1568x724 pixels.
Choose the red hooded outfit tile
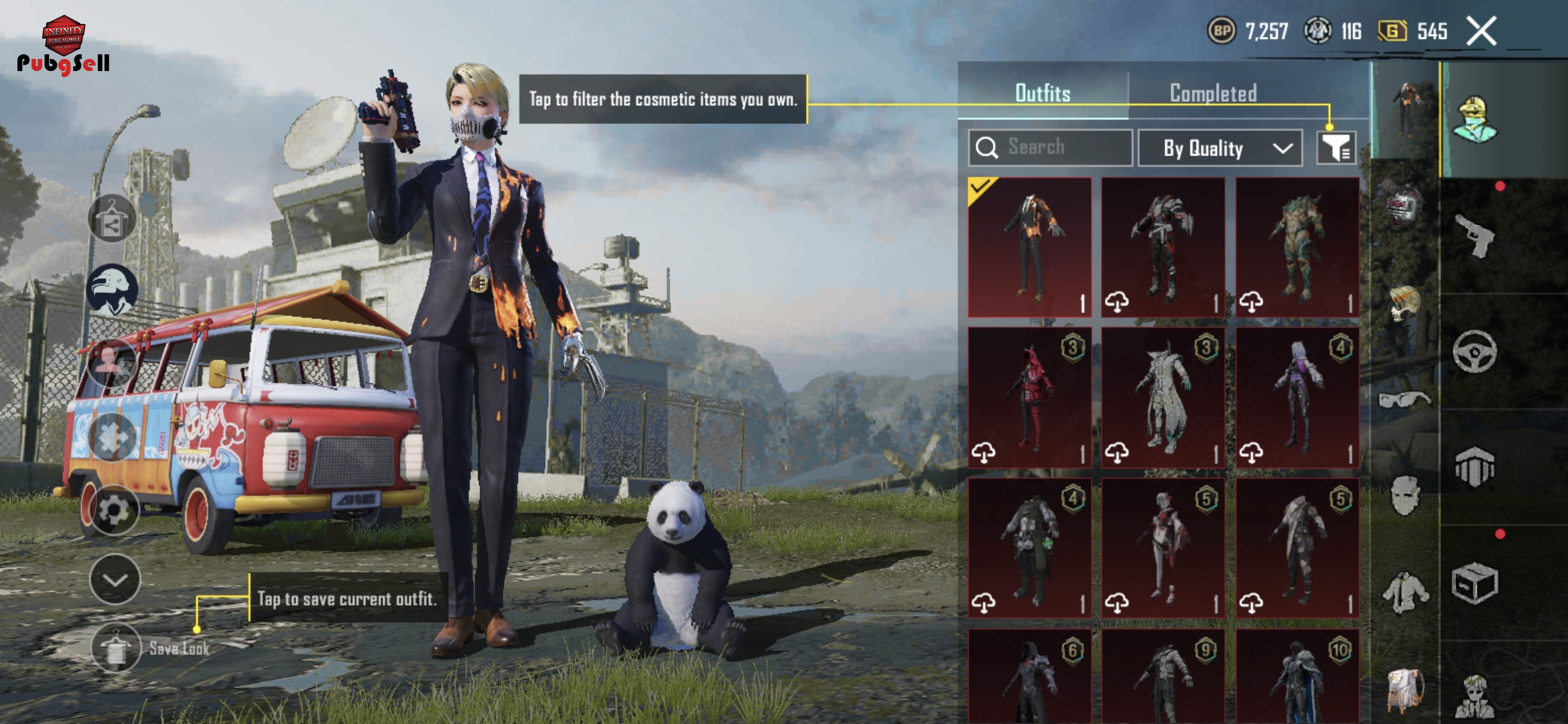click(1030, 398)
